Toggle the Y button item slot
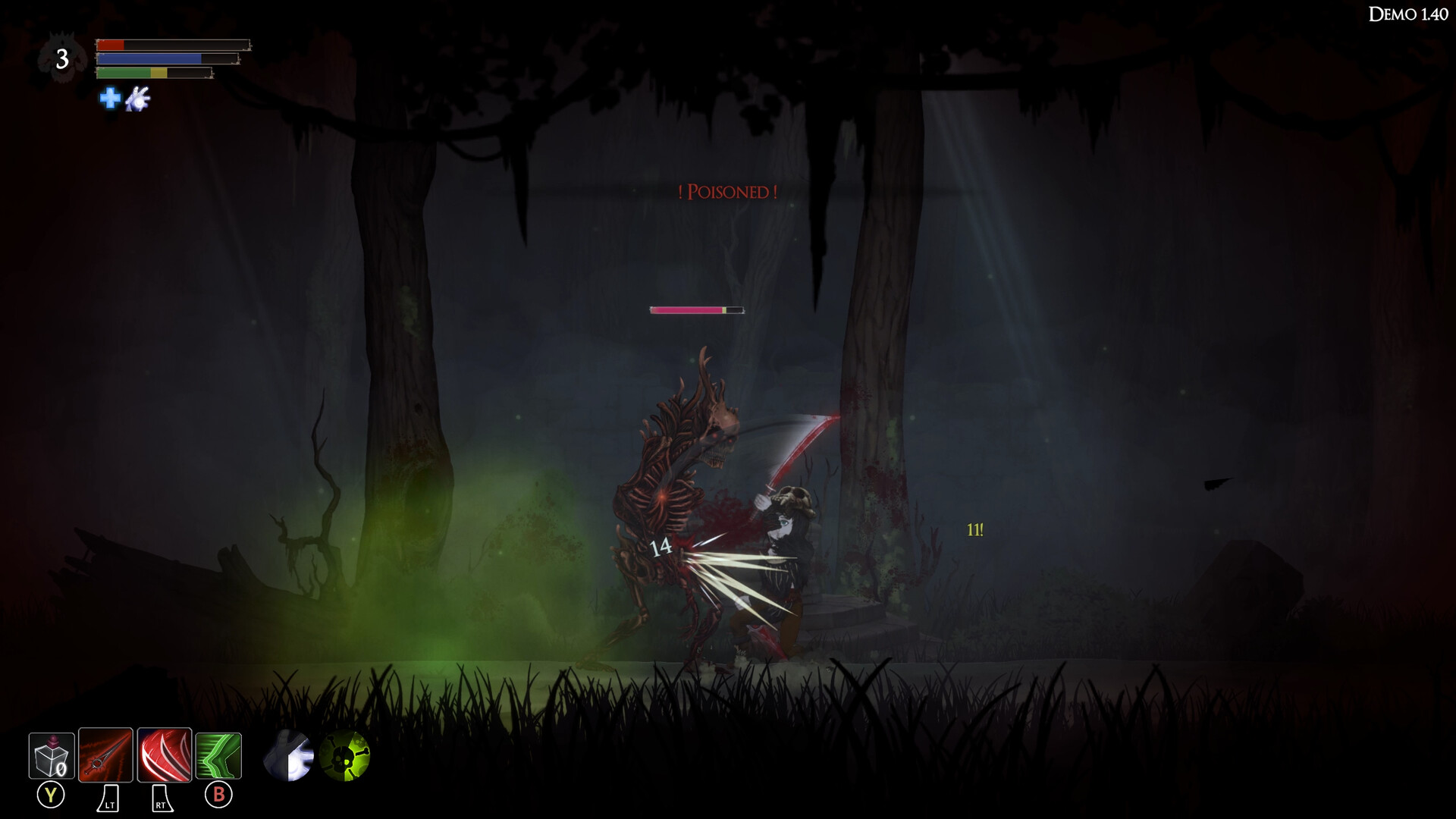1456x819 pixels. tap(50, 795)
